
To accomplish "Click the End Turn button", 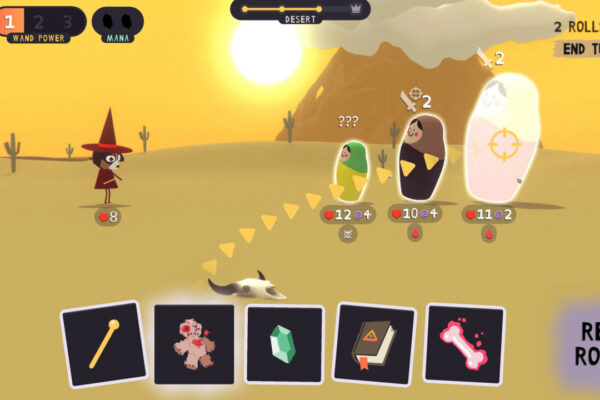I will point(579,48).
